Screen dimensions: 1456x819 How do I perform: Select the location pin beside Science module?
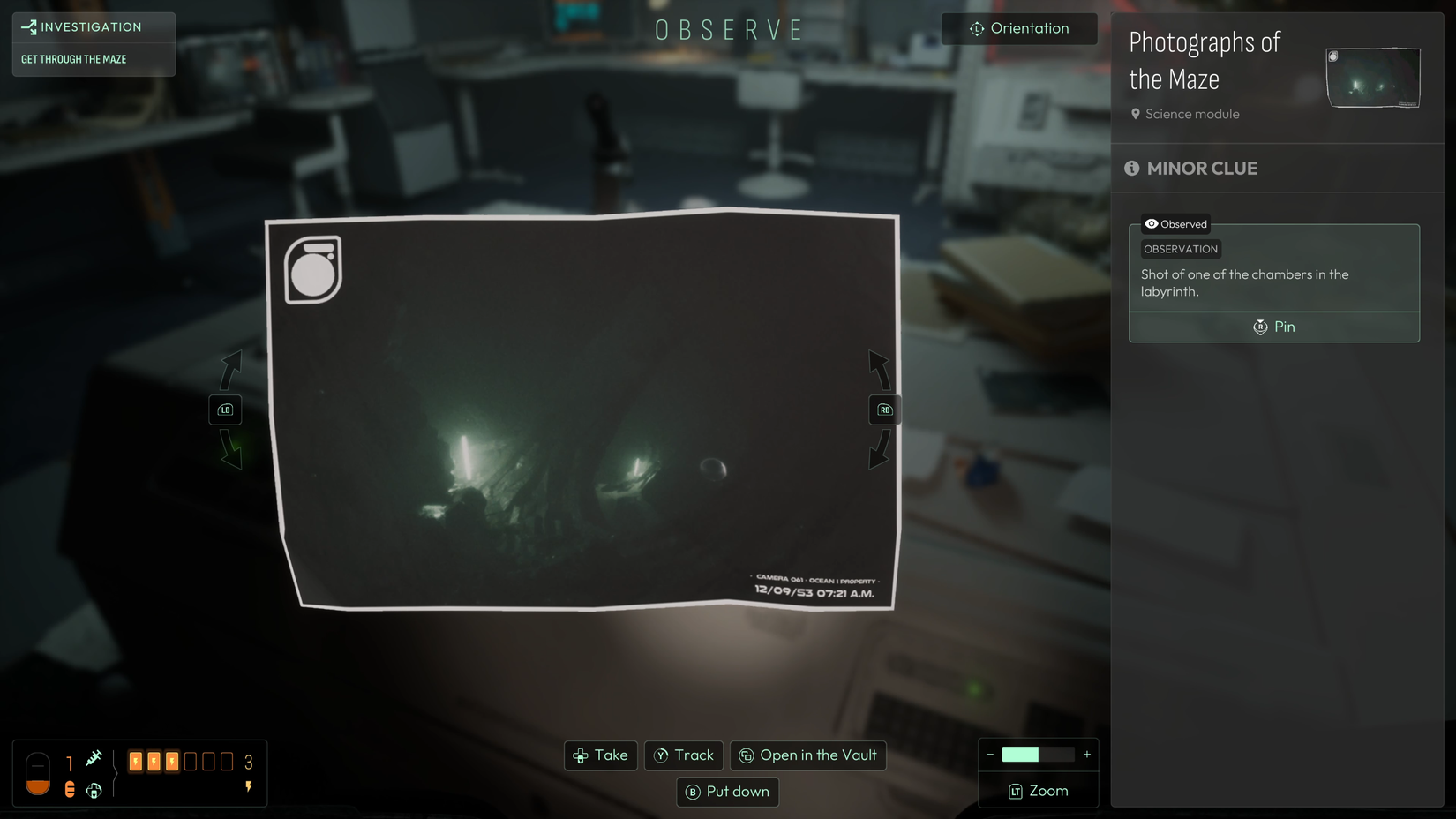point(1136,113)
